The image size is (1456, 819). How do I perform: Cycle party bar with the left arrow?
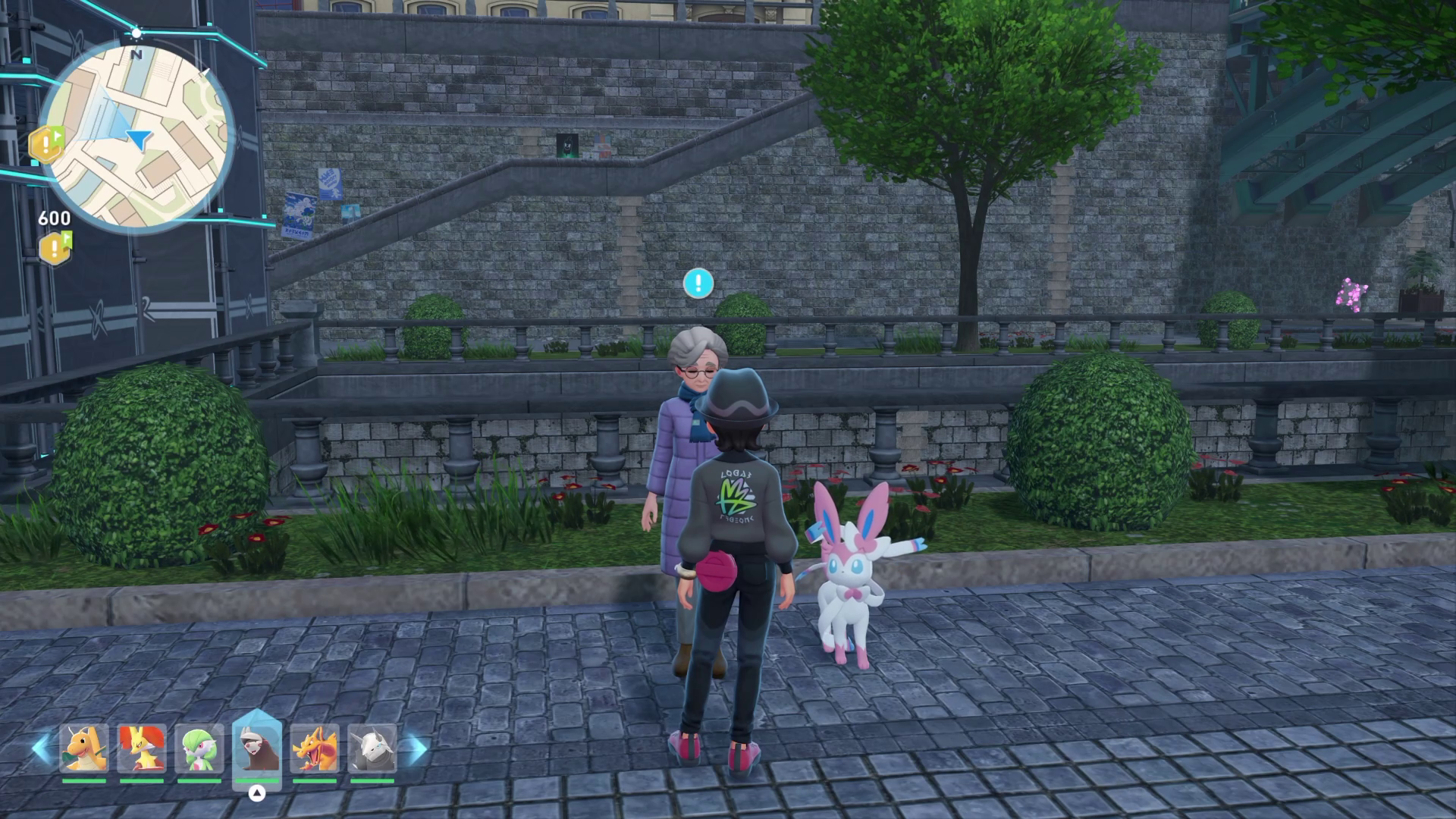(x=41, y=748)
